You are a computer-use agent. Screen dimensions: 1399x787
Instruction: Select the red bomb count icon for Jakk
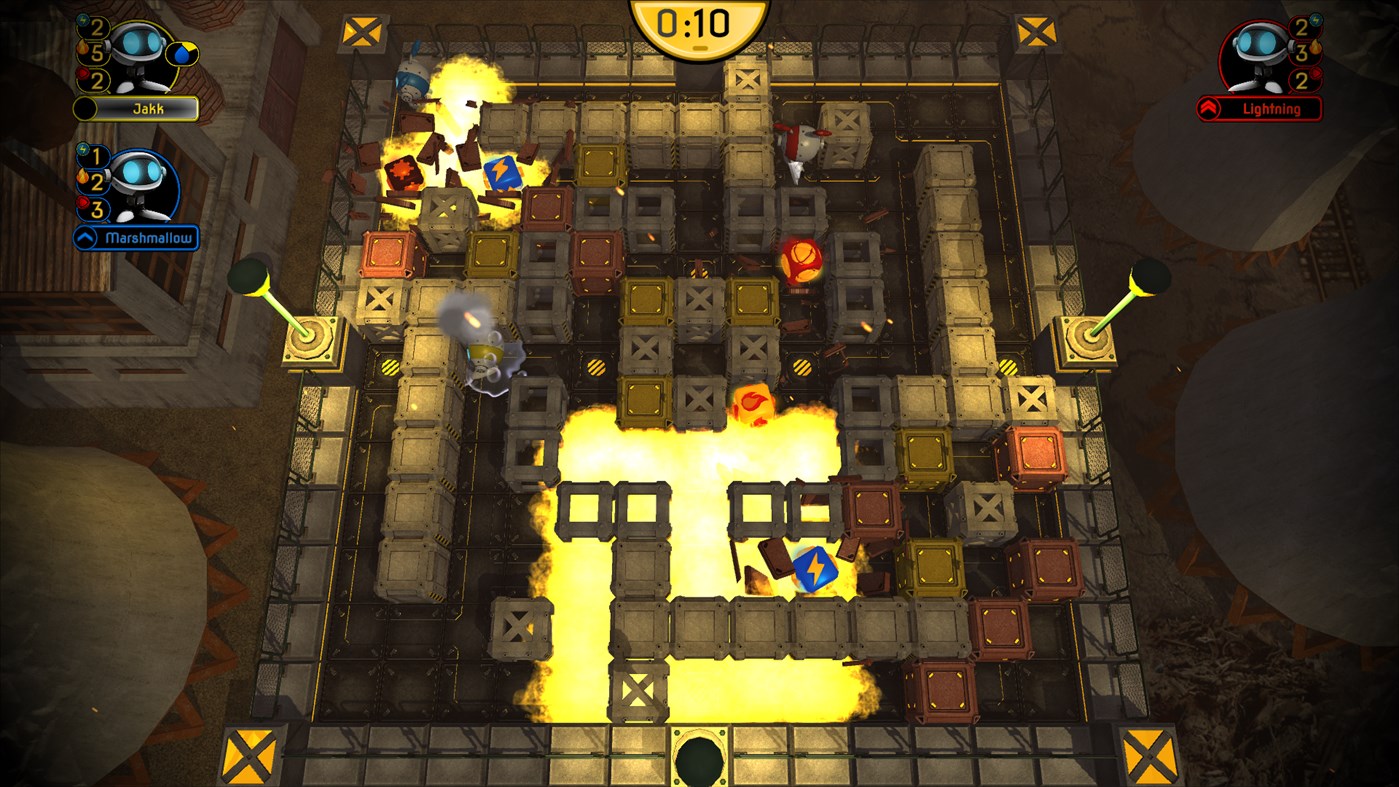coord(82,73)
